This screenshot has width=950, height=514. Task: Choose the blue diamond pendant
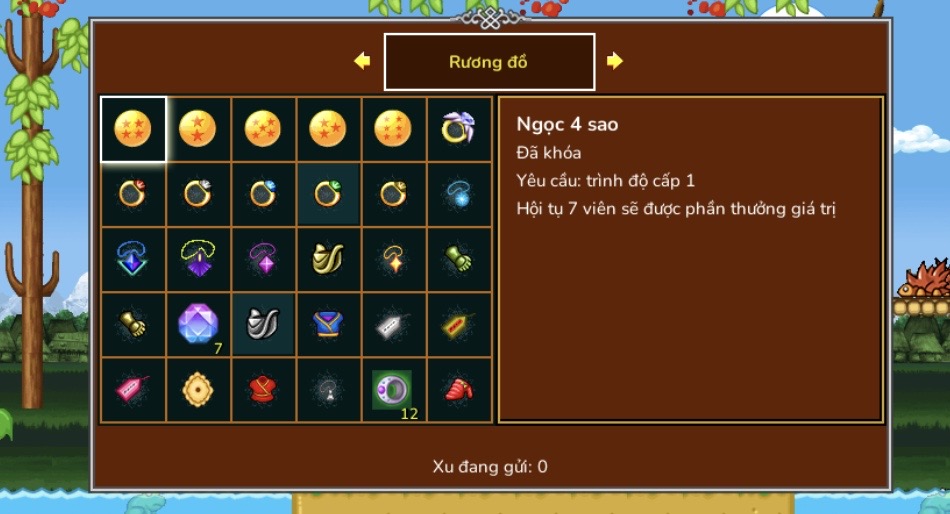[133, 259]
